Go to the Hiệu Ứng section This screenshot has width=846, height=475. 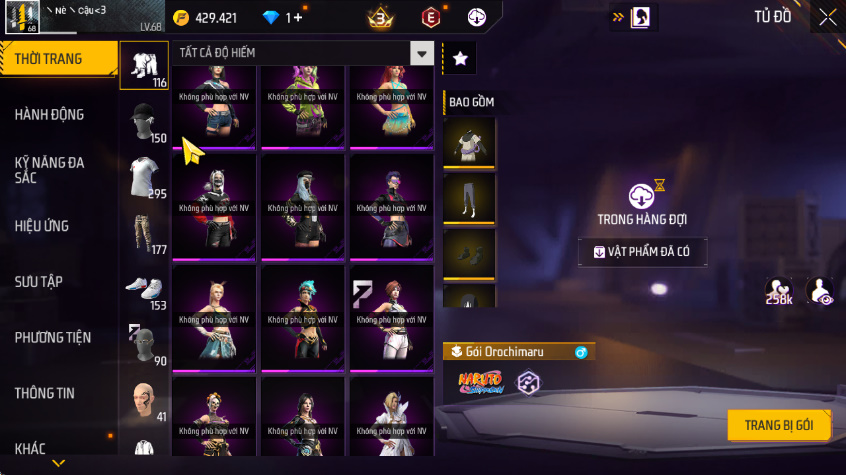click(42, 226)
